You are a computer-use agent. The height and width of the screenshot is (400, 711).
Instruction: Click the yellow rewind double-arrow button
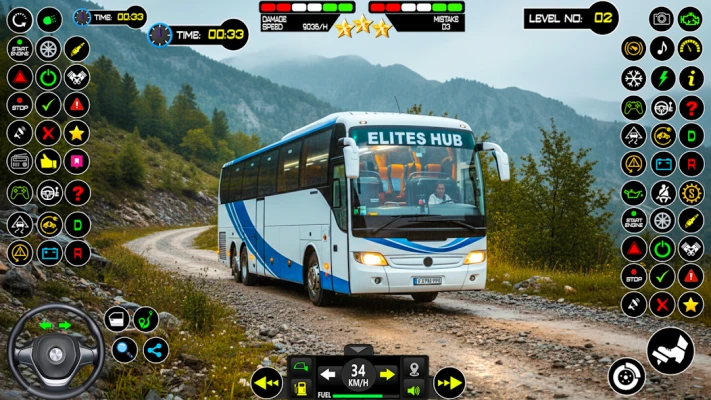point(266,382)
